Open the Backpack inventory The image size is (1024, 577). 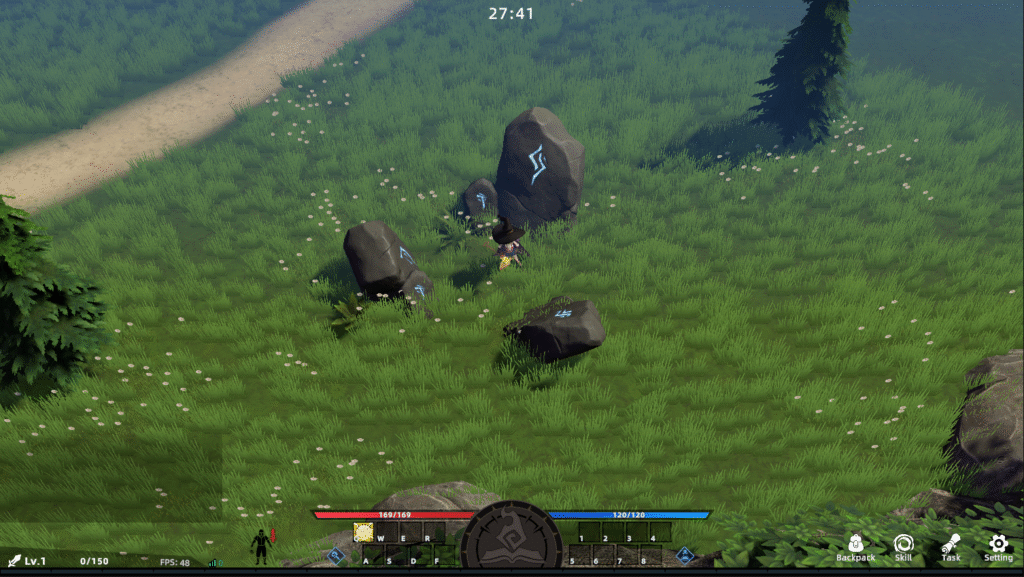coord(855,546)
